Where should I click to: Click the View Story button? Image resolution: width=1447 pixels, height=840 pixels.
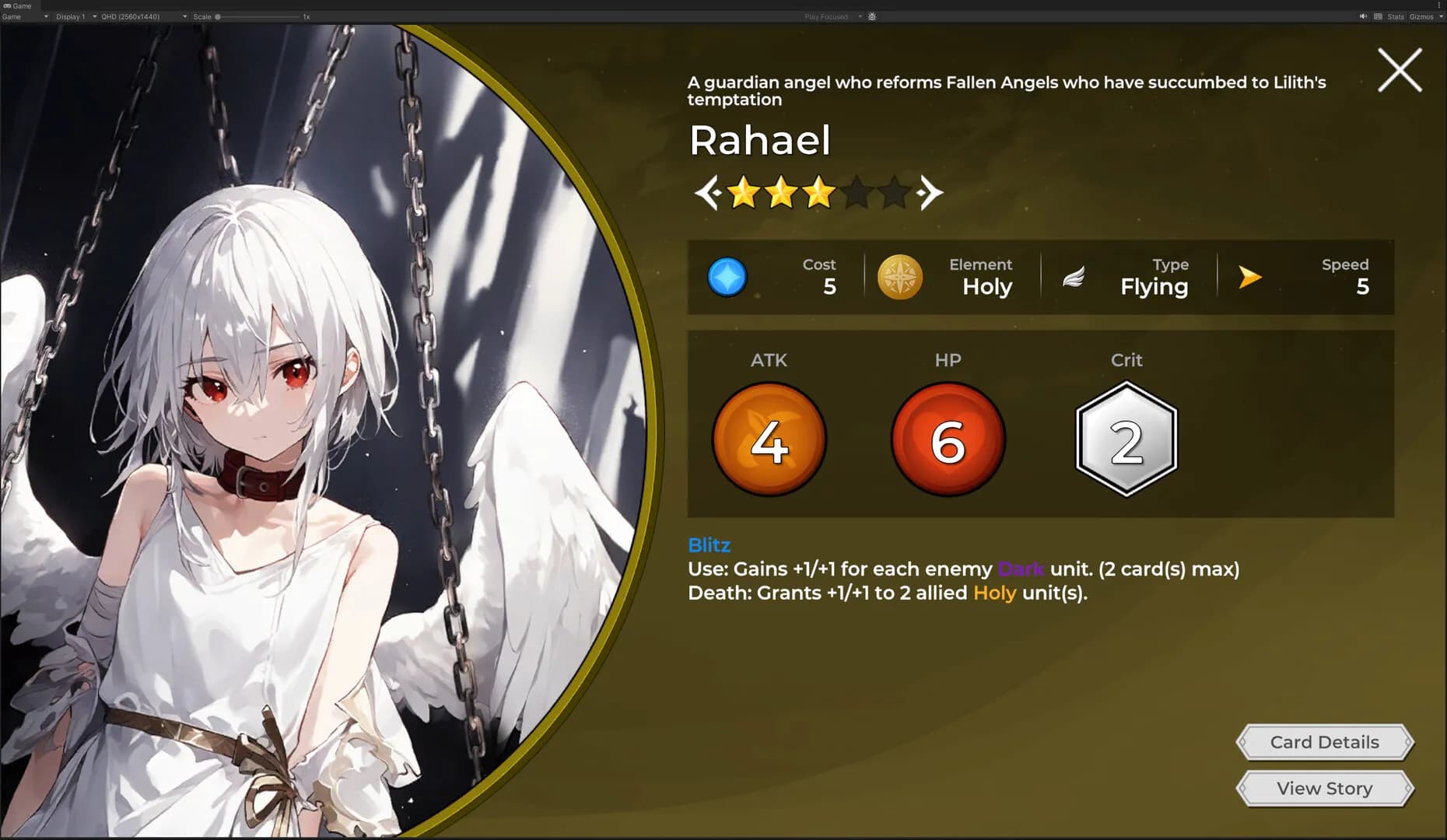pos(1323,788)
